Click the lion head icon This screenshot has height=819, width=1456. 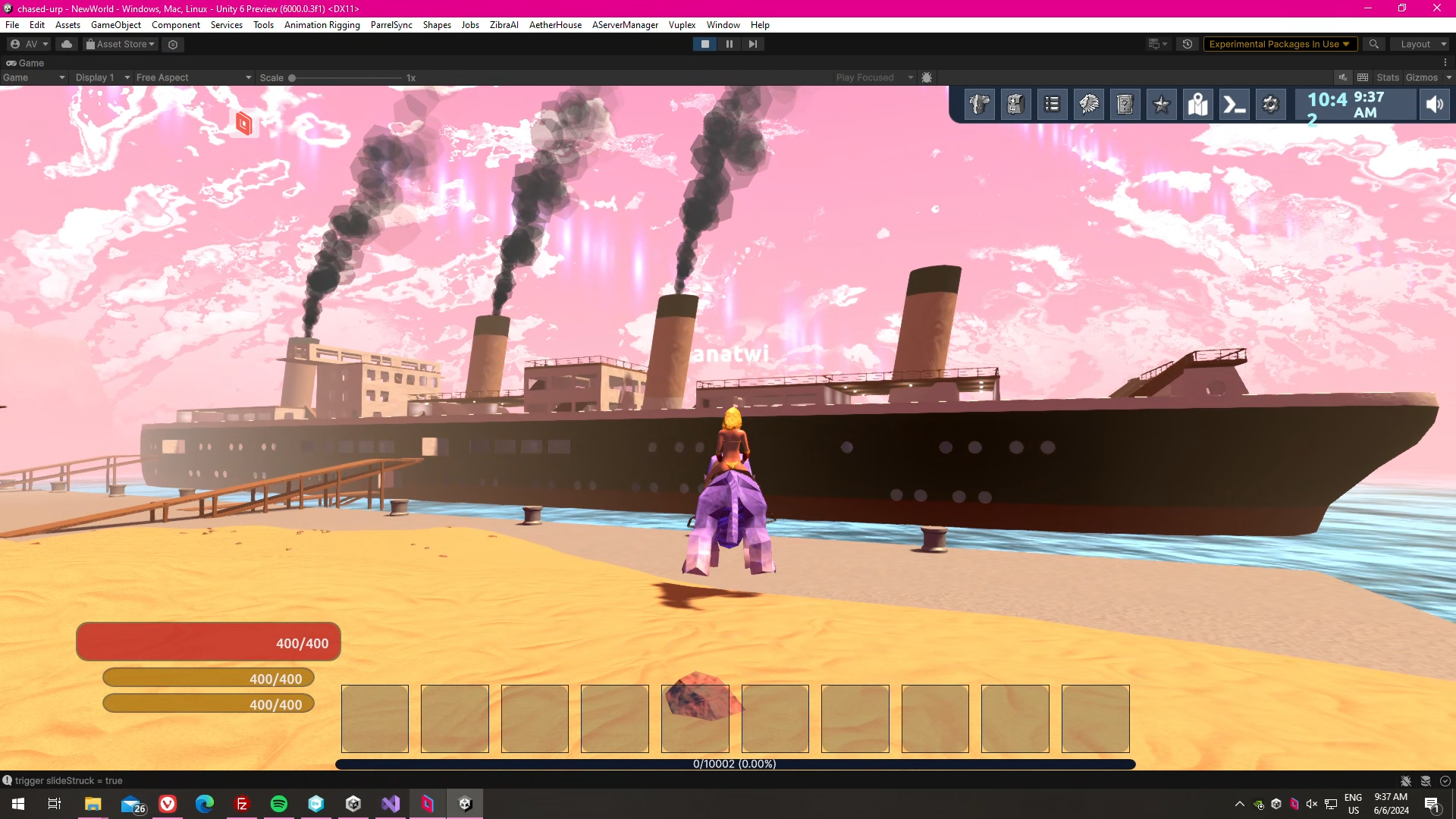[x=1088, y=105]
